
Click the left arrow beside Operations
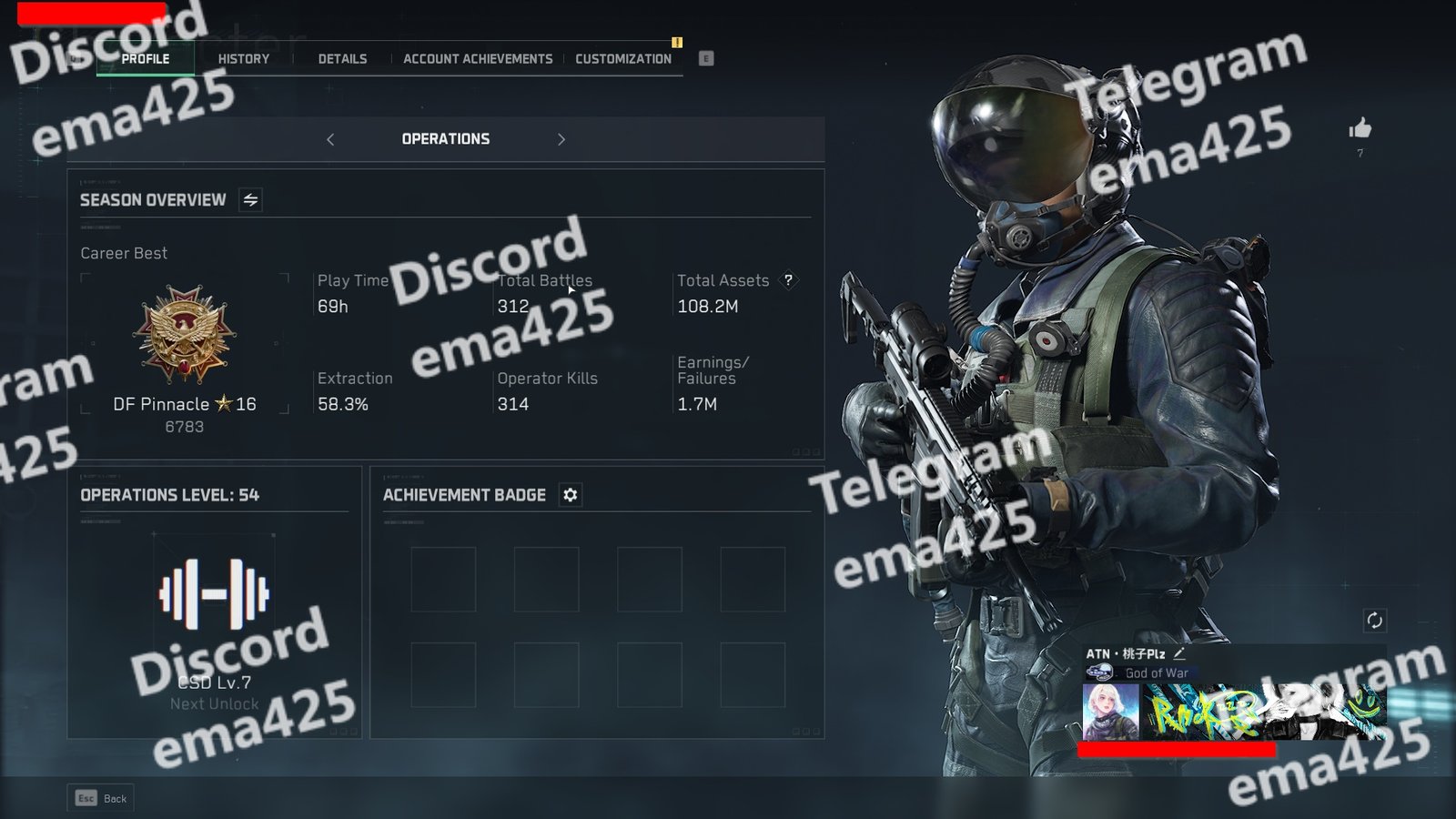(330, 139)
